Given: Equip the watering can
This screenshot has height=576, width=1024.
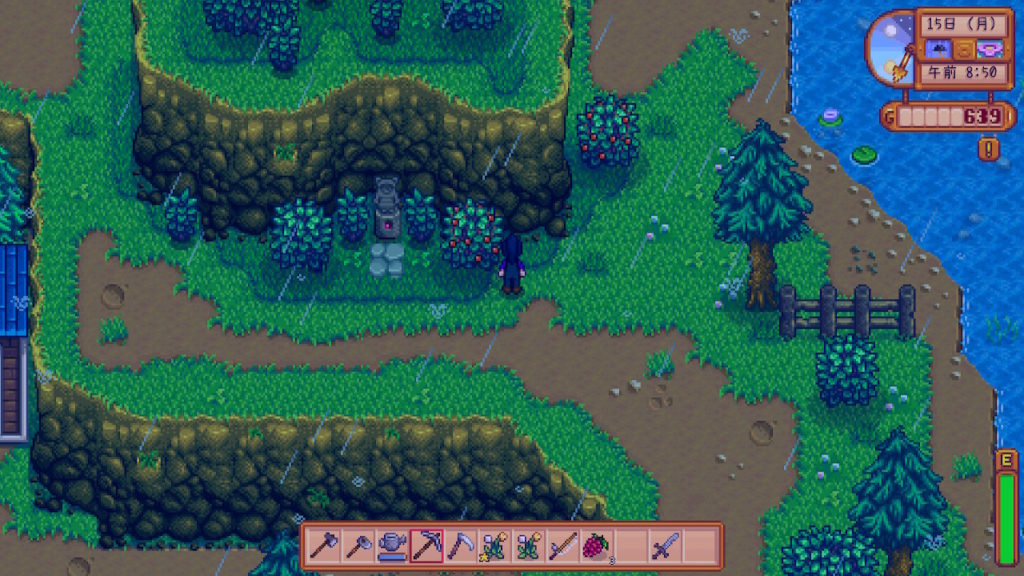Looking at the screenshot, I should point(393,546).
